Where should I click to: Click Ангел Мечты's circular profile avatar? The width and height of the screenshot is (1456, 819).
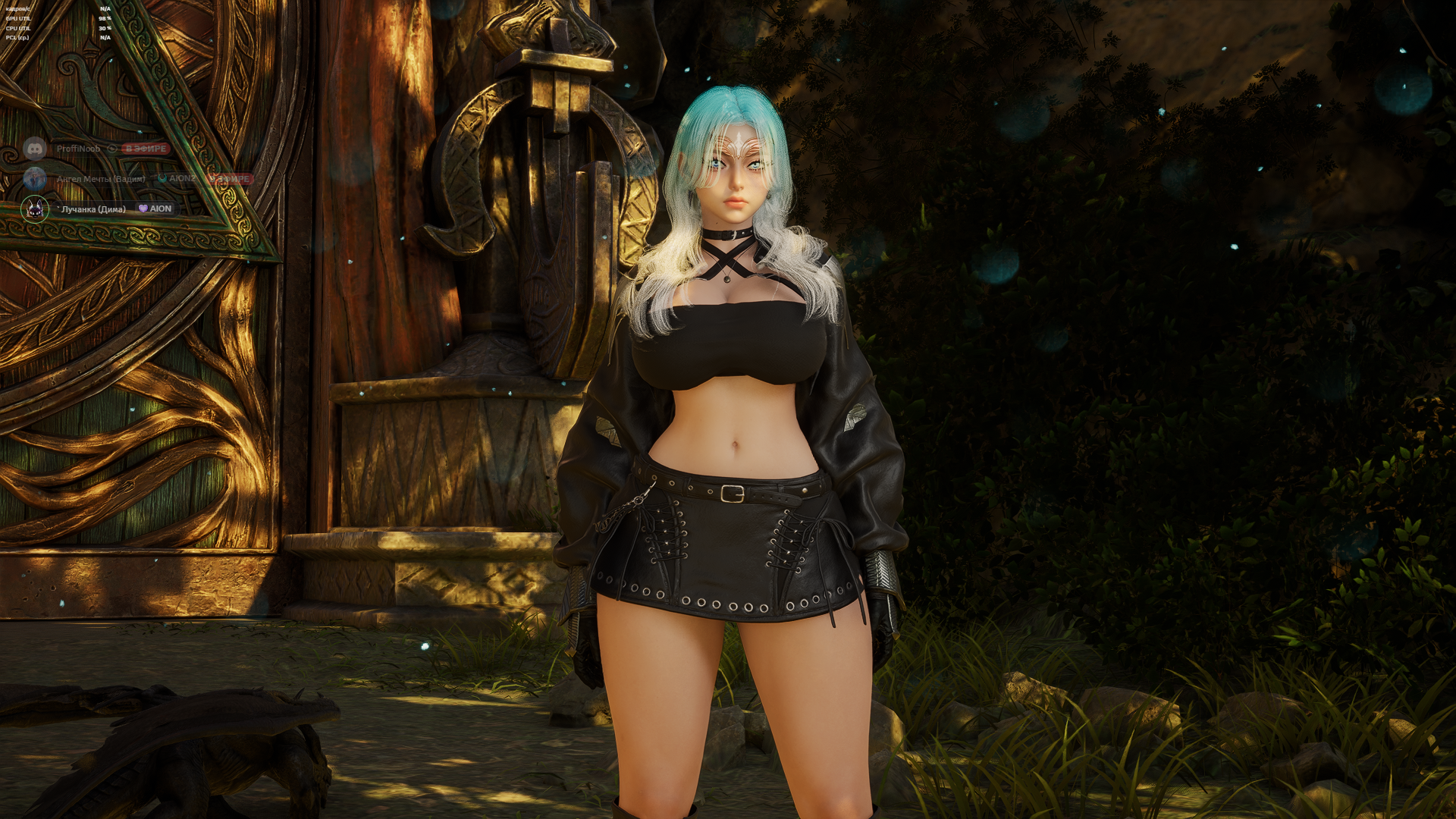[34, 179]
